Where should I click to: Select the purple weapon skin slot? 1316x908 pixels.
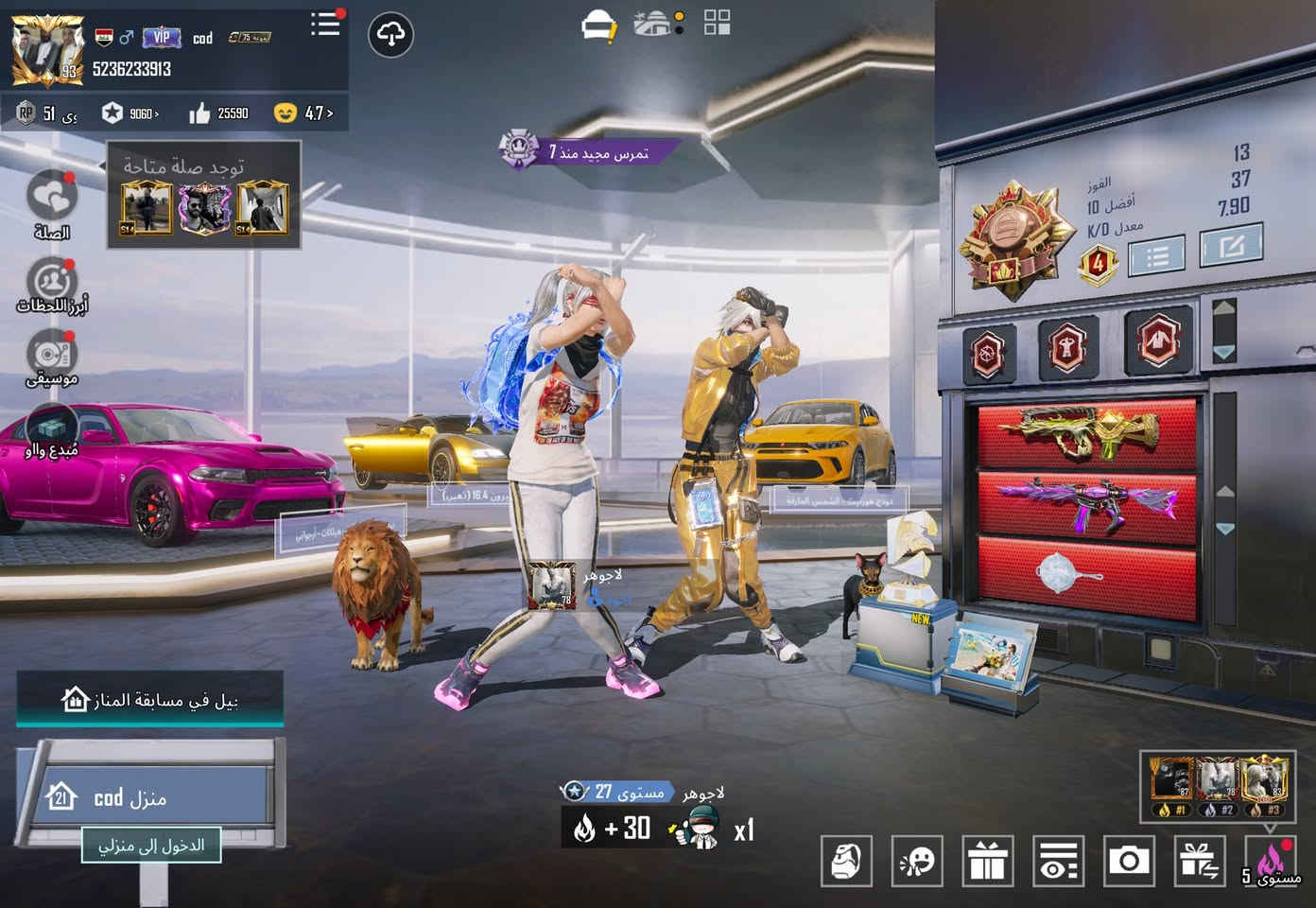click(x=1086, y=499)
